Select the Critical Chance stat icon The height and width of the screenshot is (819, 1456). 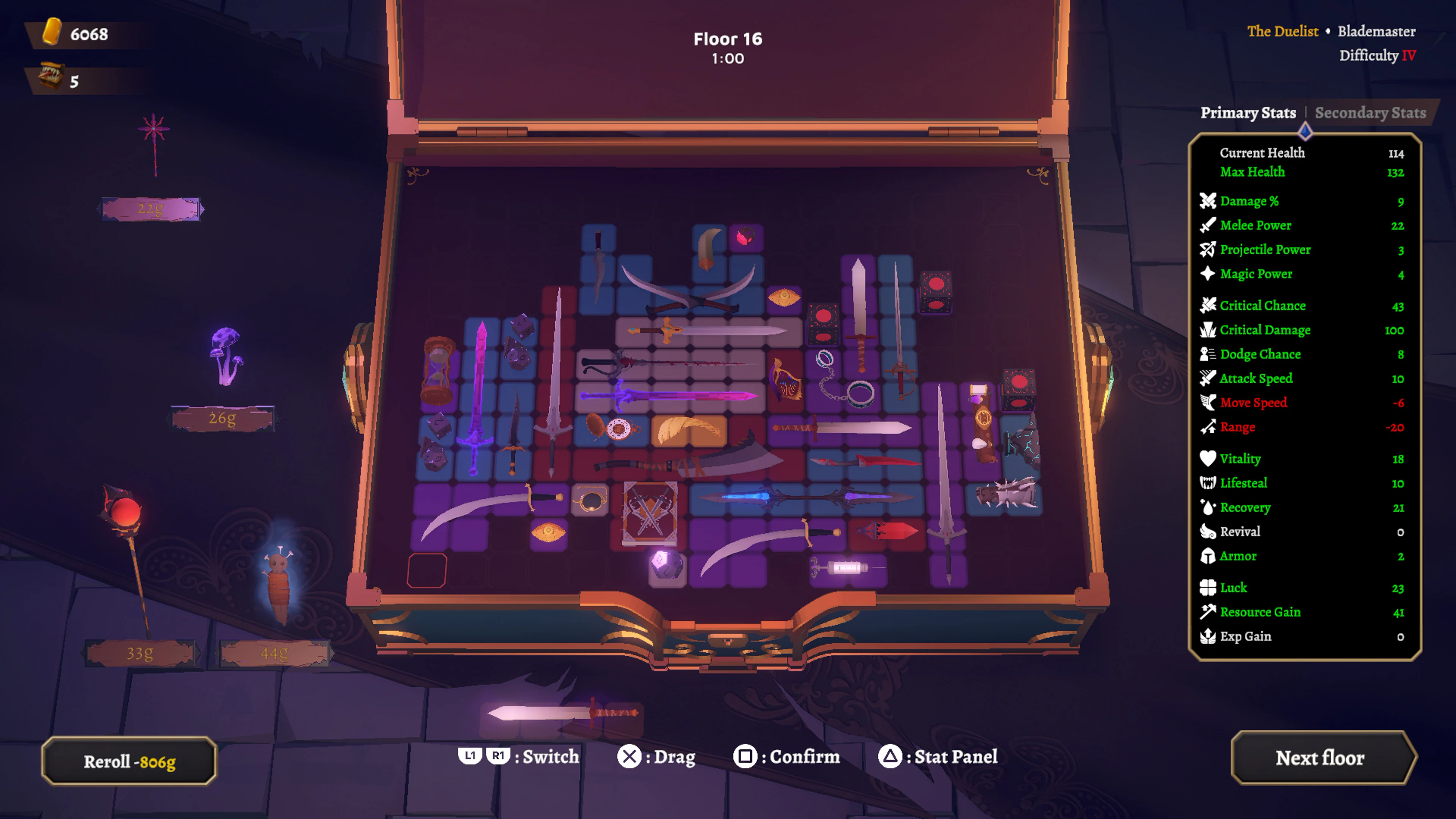pyautogui.click(x=1207, y=305)
